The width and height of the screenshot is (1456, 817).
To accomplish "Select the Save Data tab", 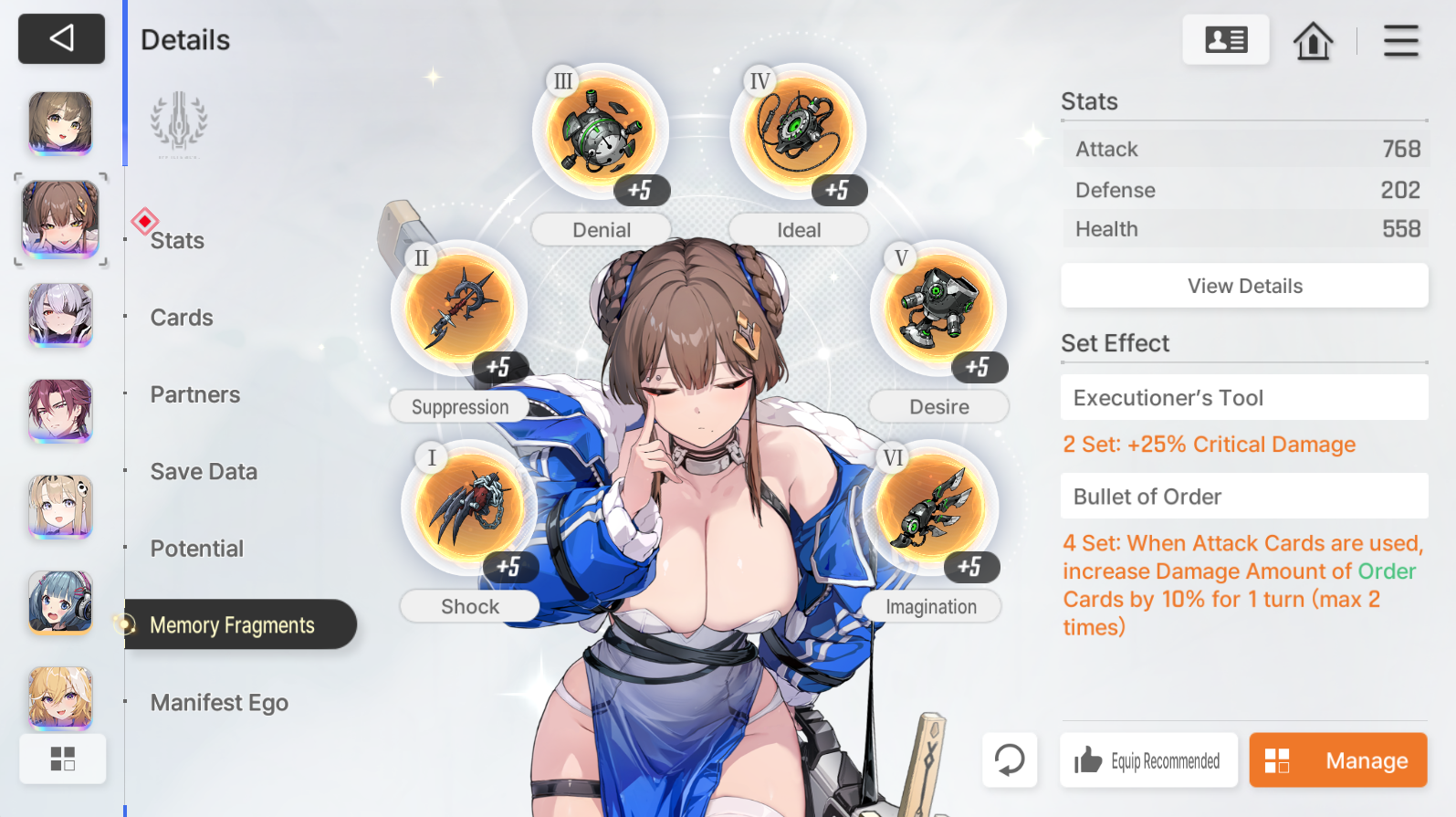I will 204,472.
